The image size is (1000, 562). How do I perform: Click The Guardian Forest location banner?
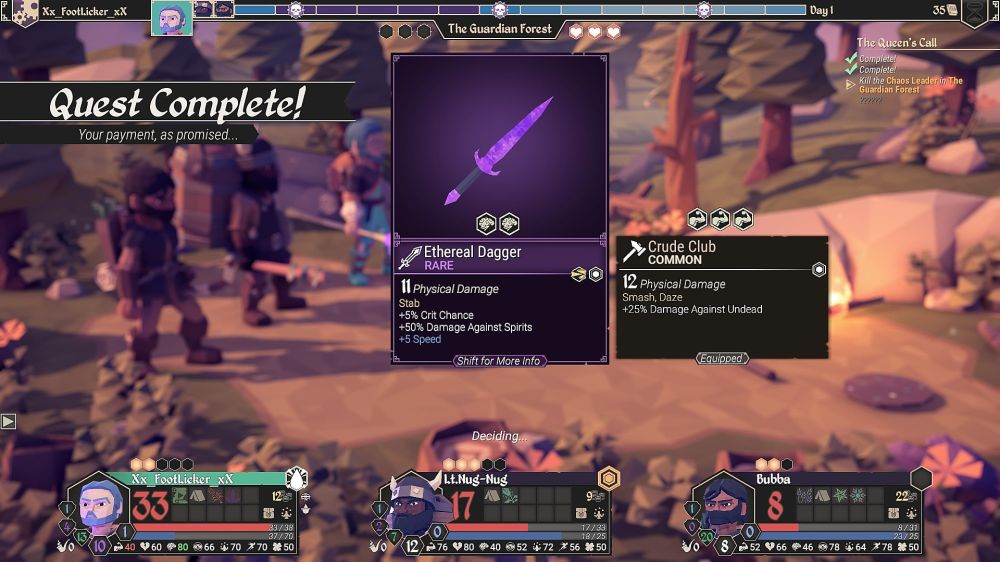pos(499,29)
